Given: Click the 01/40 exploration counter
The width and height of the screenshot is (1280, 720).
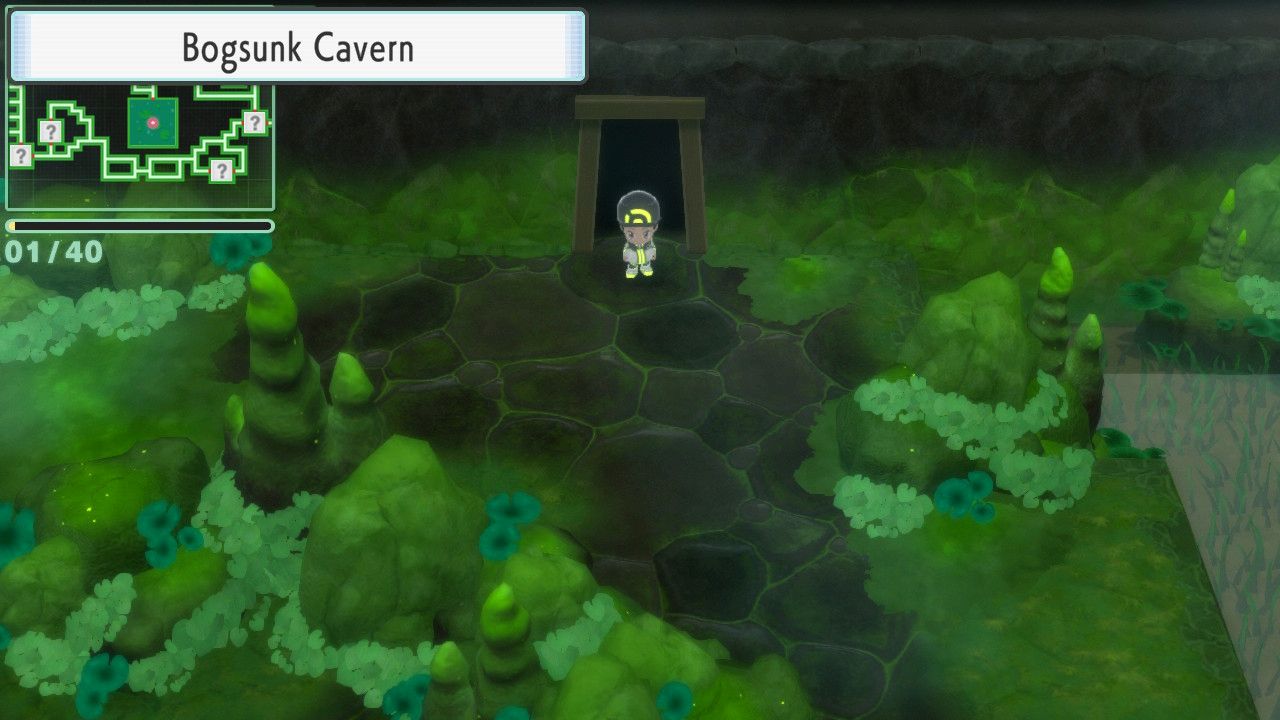Looking at the screenshot, I should pos(48,248).
